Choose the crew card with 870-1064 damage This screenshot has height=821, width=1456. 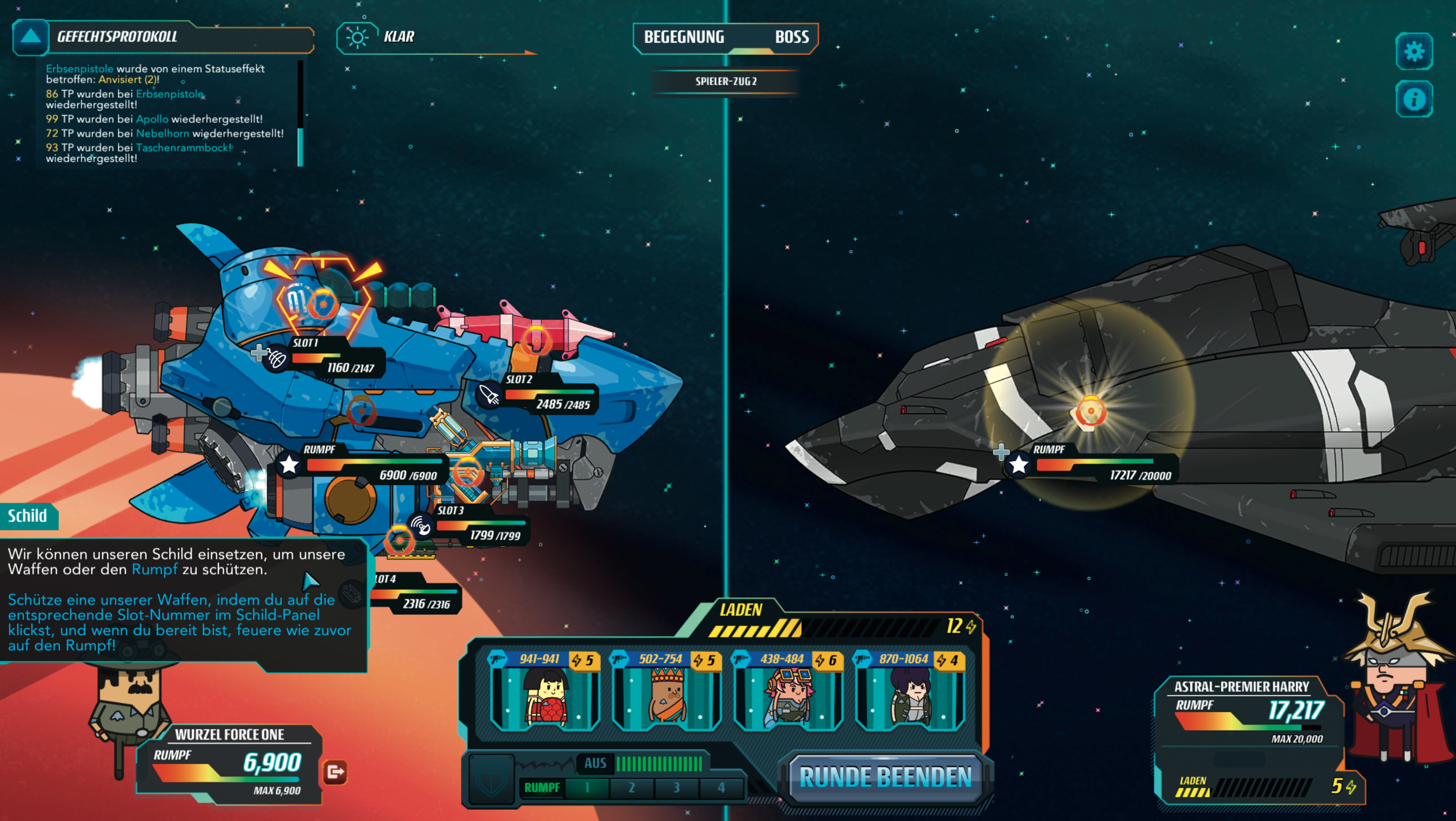(x=910, y=691)
